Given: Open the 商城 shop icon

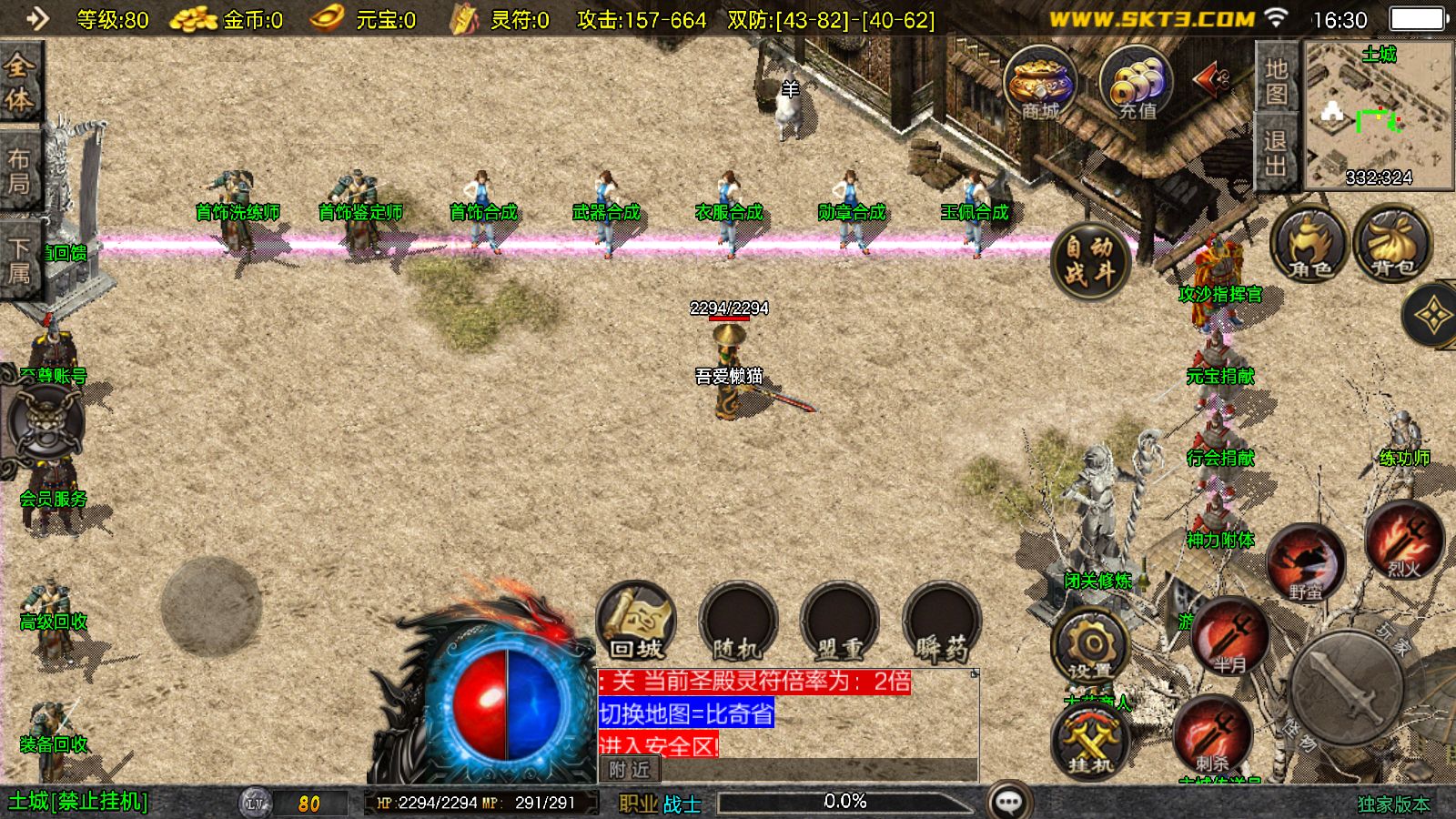Looking at the screenshot, I should pos(1040,84).
